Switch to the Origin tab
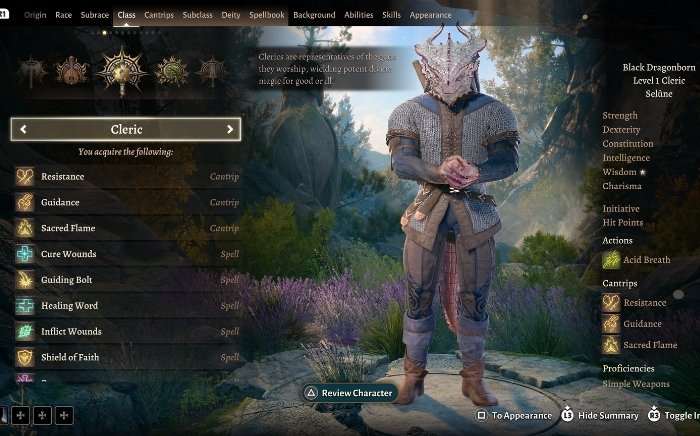Viewport: 700px width, 436px height. point(35,15)
